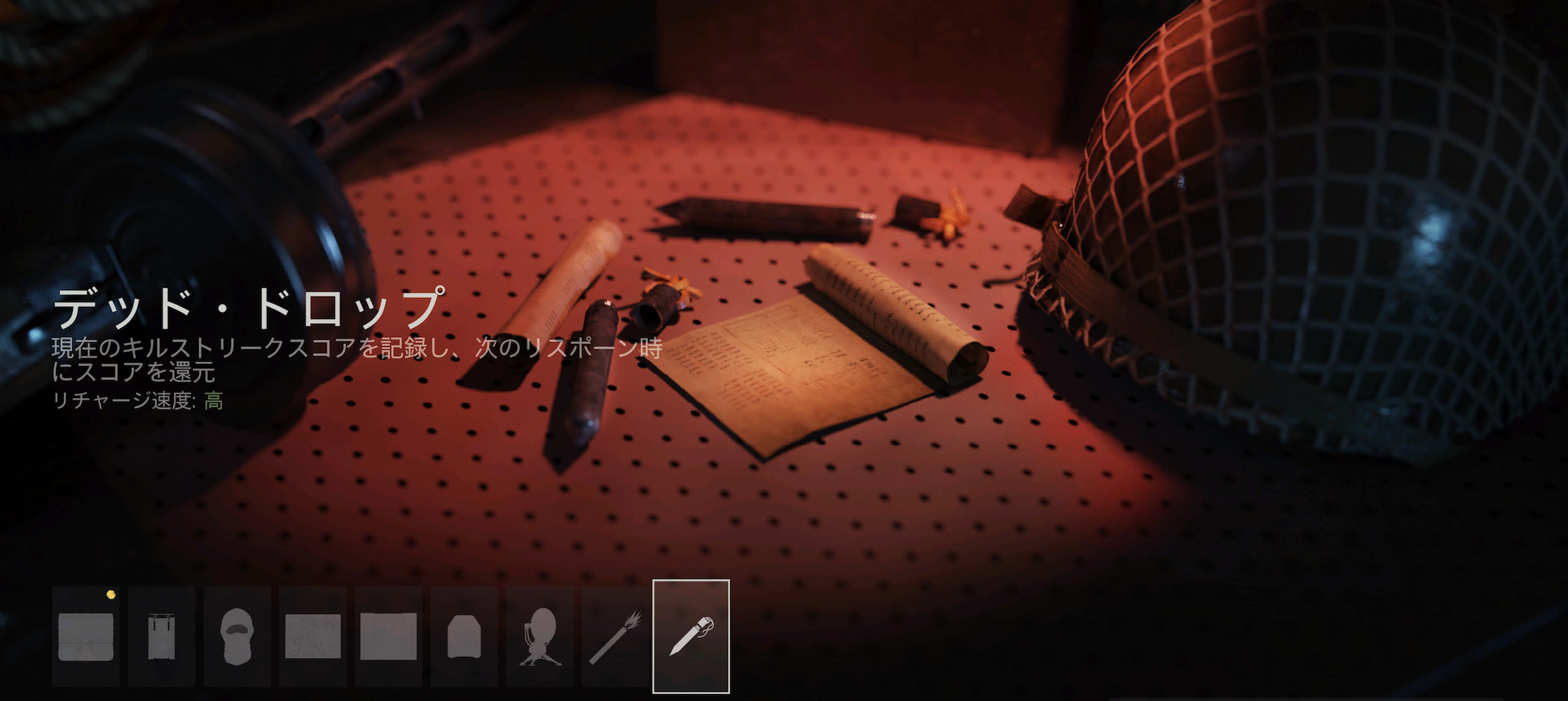Select the balaclava mask field upgrade
Image resolution: width=1568 pixels, height=701 pixels.
tap(237, 637)
